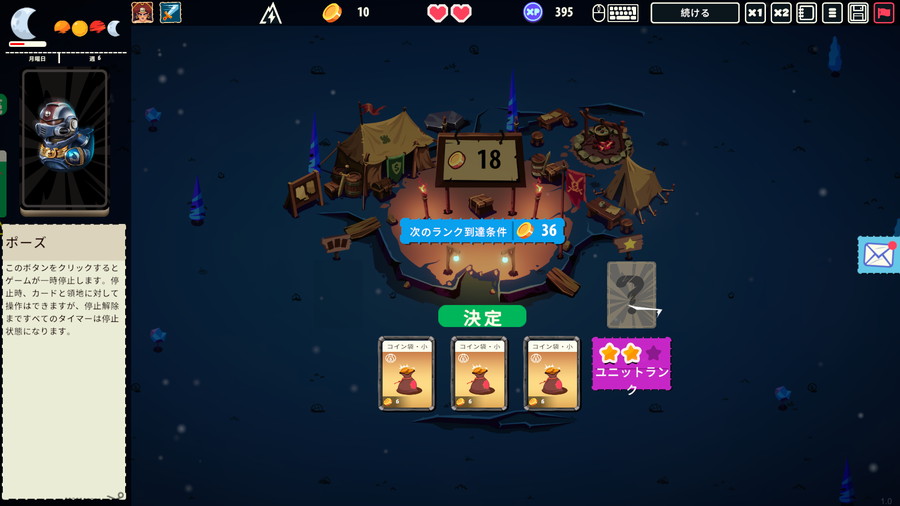Open the notebook journal icon
900x506 pixels.
coord(806,13)
